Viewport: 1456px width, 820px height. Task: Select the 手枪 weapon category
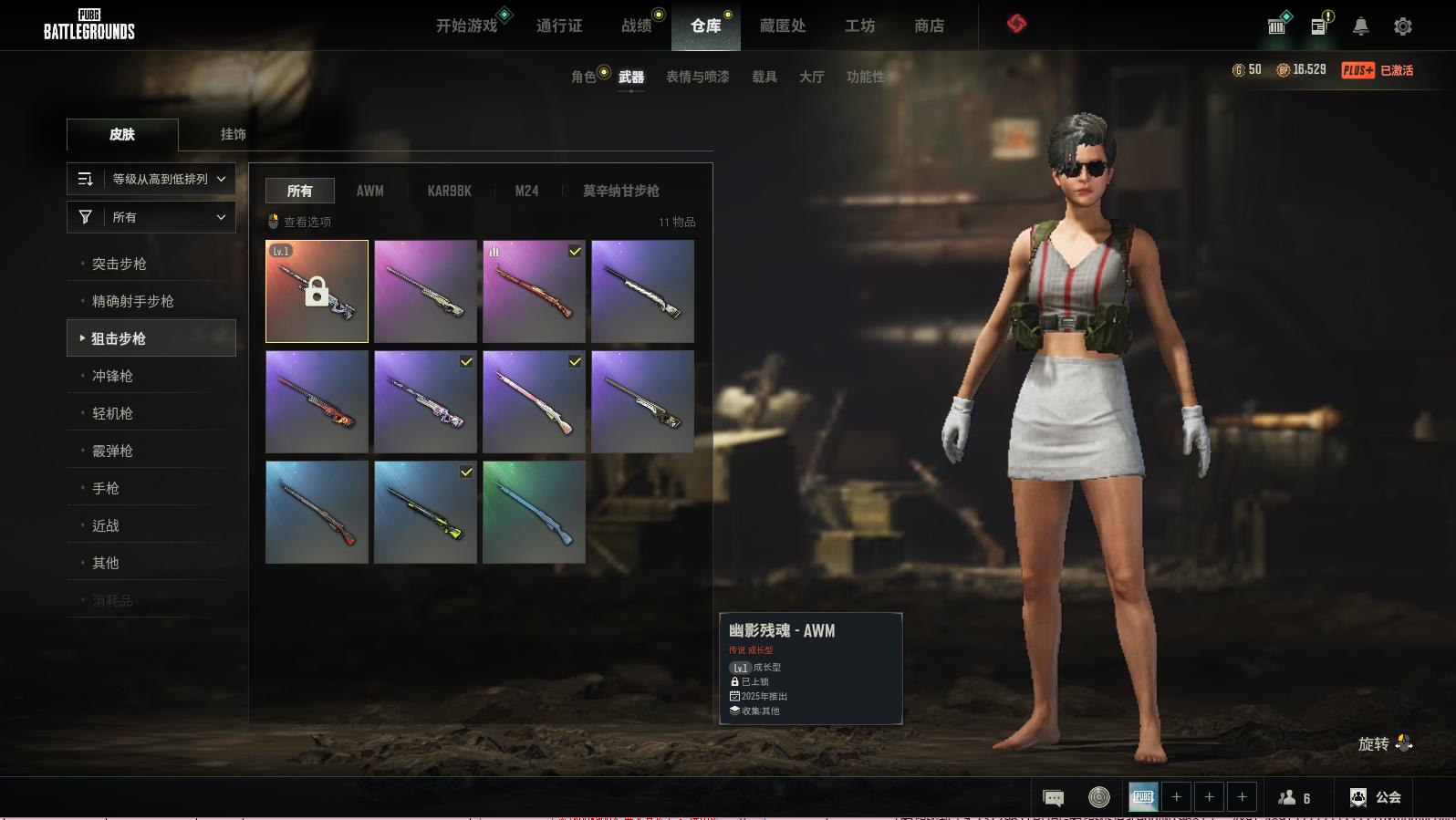pos(106,488)
